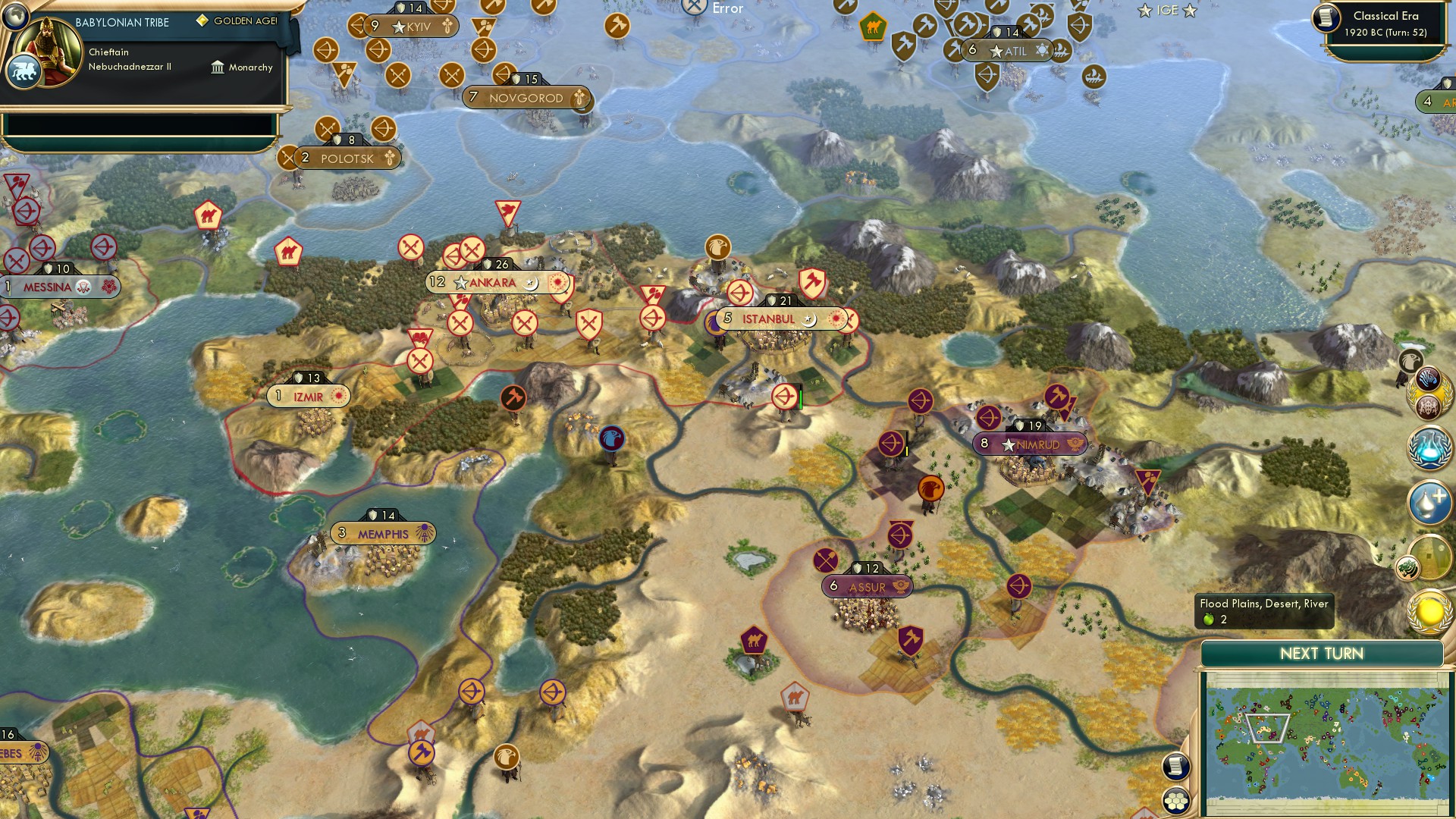The image size is (1456, 819).
Task: Click the Monarchy government icon
Action: [218, 67]
